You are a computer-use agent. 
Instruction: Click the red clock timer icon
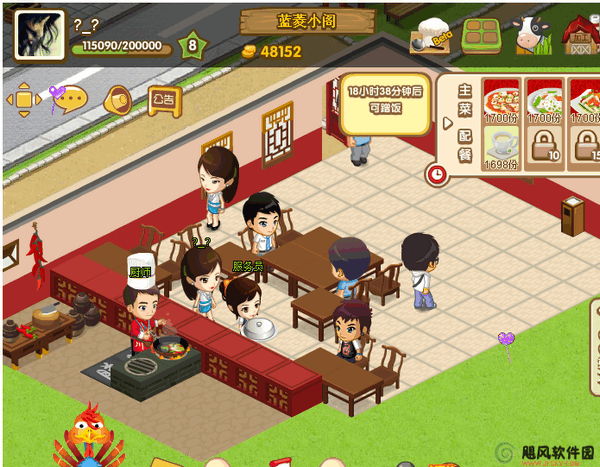coord(436,174)
